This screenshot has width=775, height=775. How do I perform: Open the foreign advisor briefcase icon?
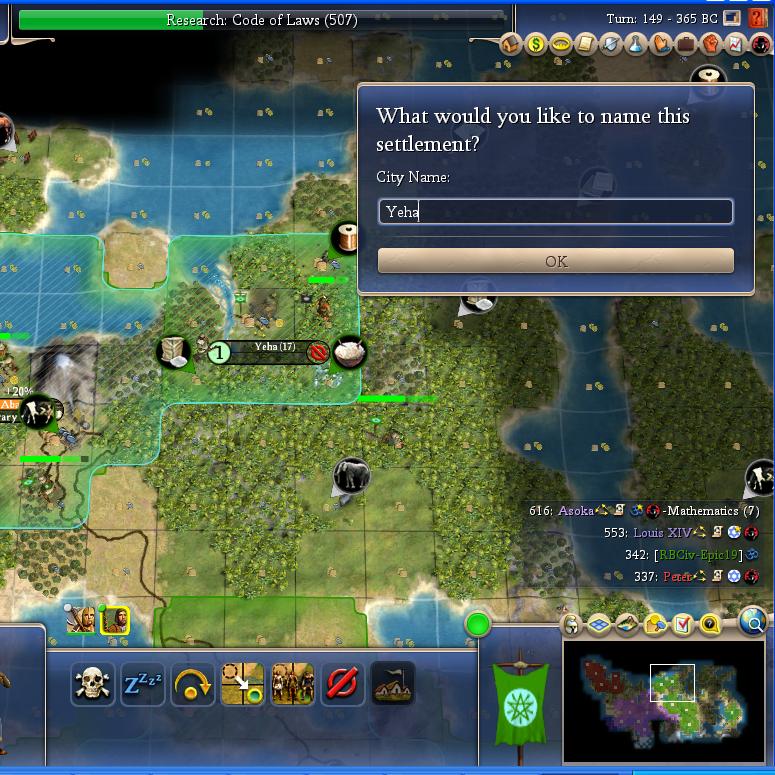pos(686,45)
